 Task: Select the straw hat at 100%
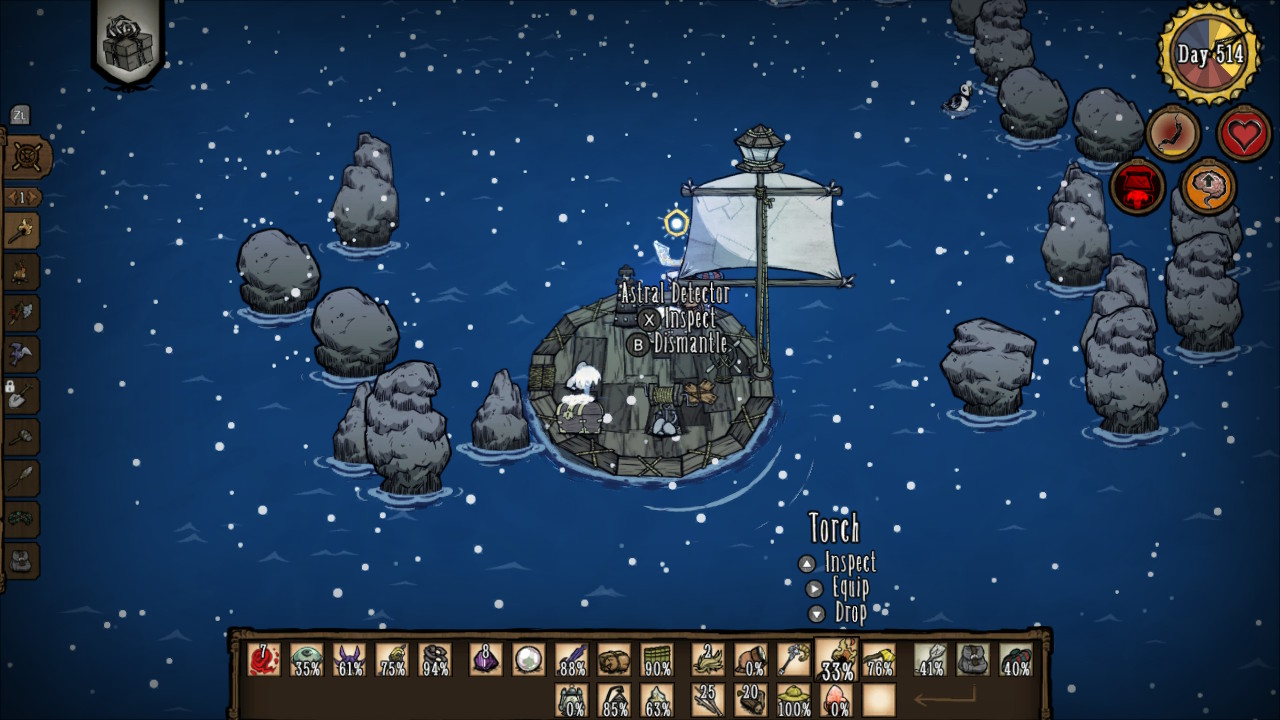click(x=794, y=700)
